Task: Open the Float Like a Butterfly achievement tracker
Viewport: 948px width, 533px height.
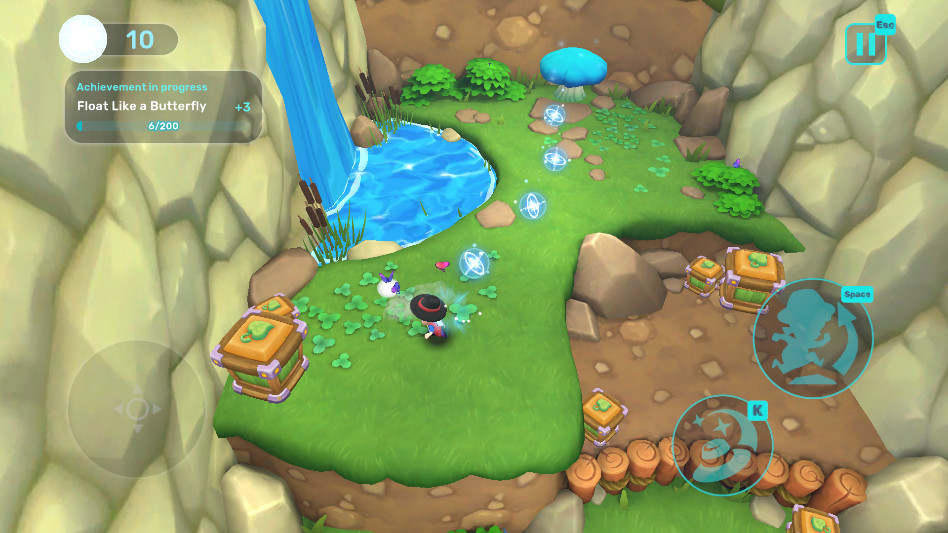Action: (164, 107)
